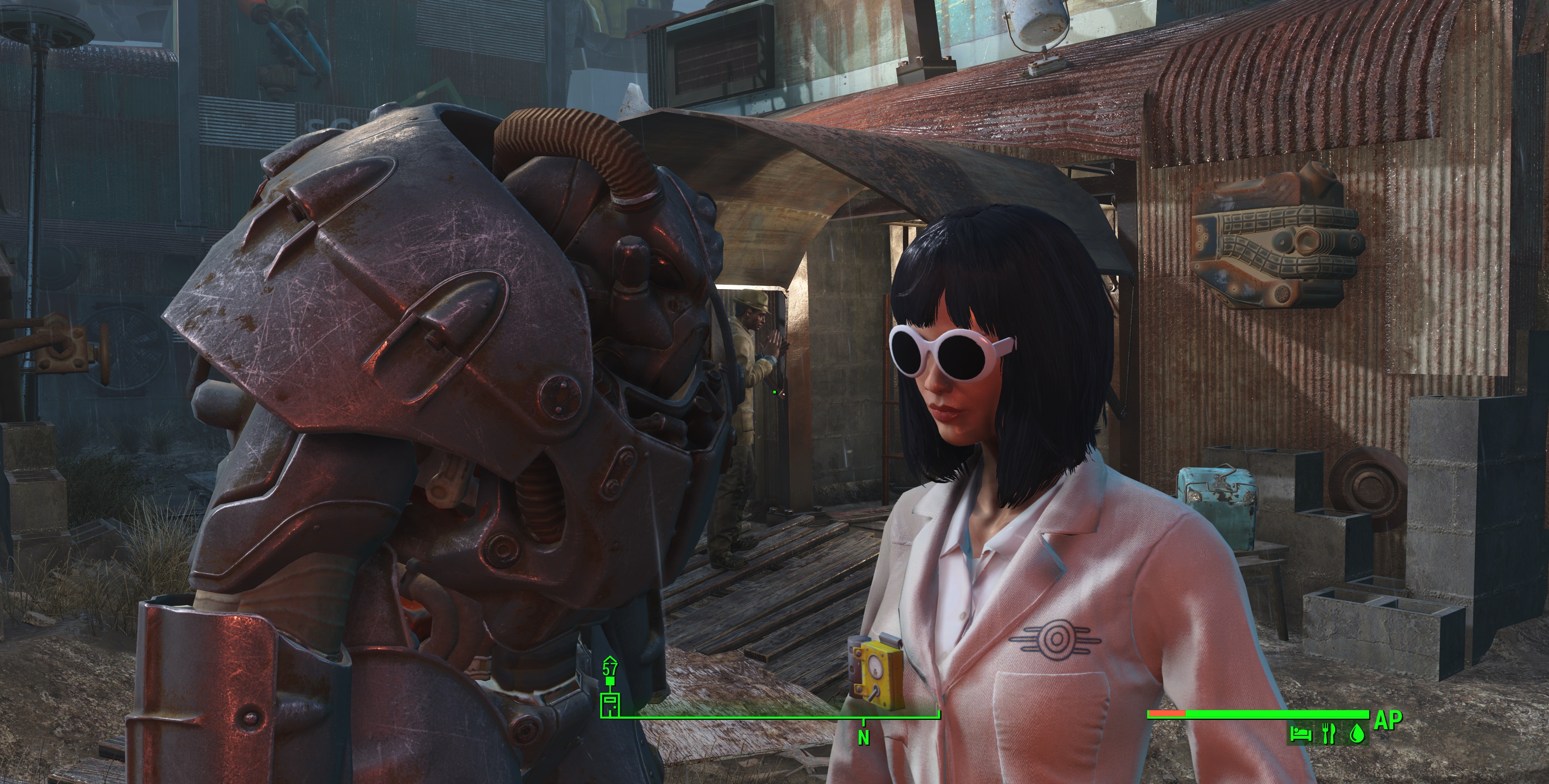Click the bed sleep status icon

pyautogui.click(x=1301, y=734)
